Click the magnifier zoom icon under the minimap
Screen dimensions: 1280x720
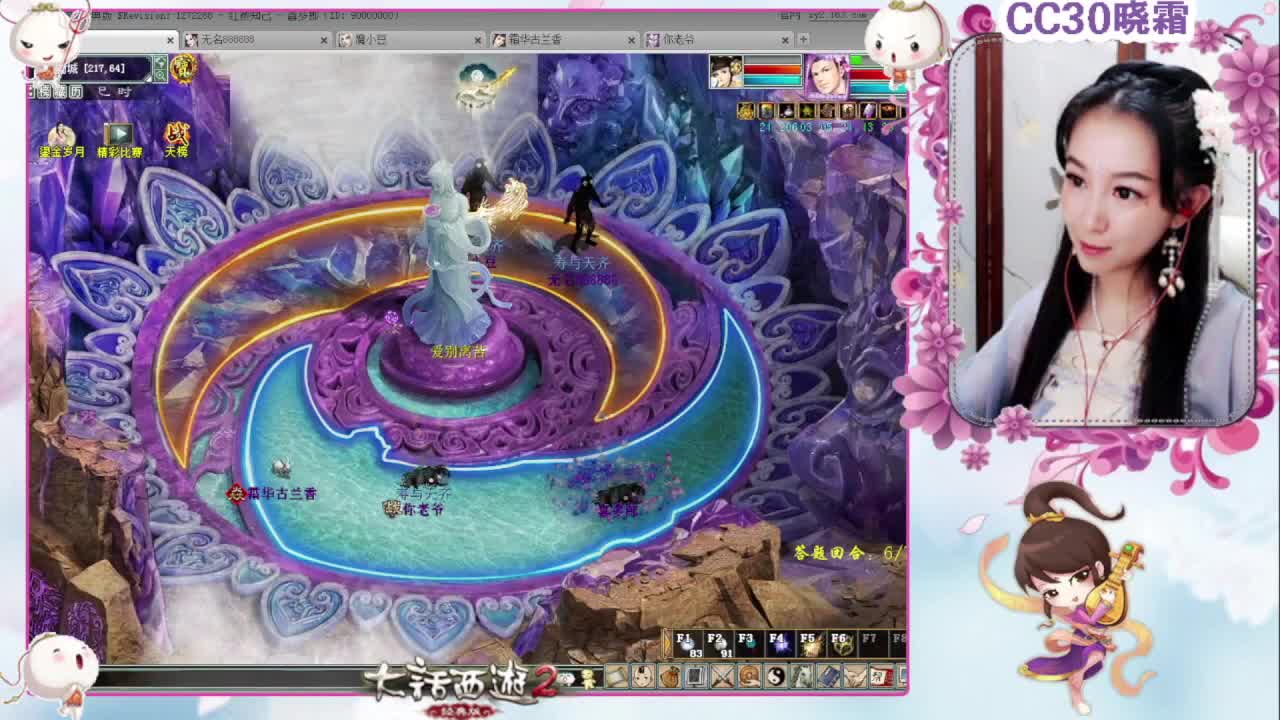[x=160, y=76]
